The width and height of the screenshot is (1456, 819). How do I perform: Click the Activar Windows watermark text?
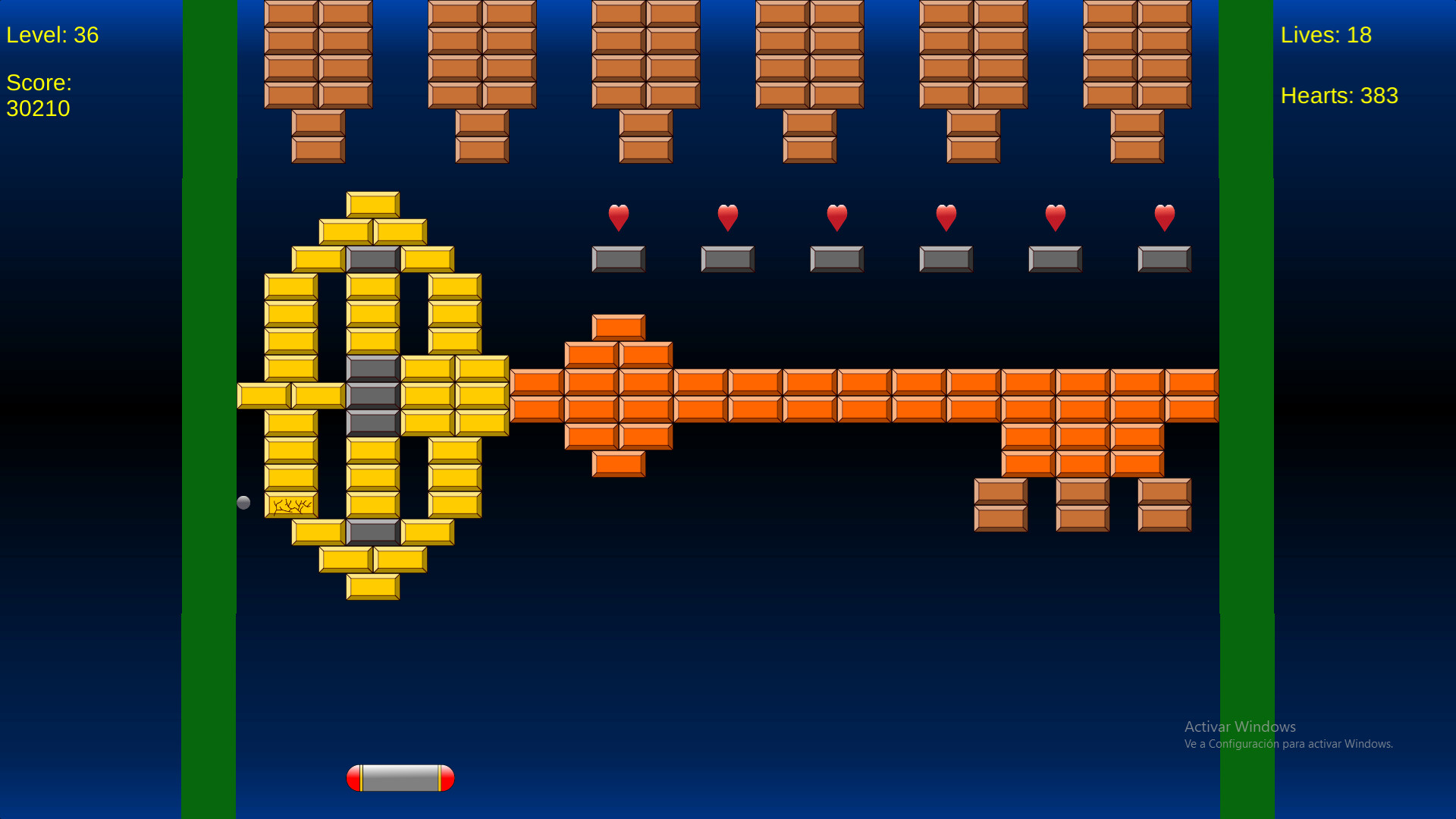click(1241, 726)
